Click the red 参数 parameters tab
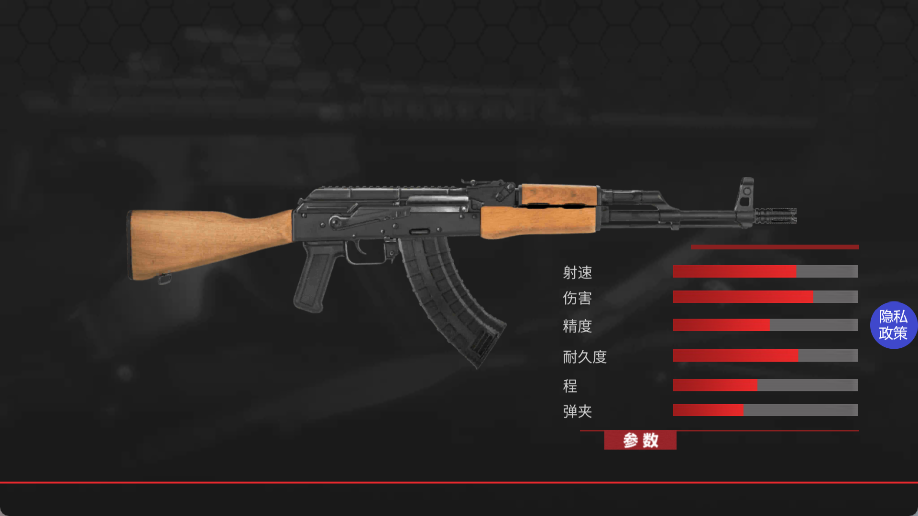 click(640, 440)
